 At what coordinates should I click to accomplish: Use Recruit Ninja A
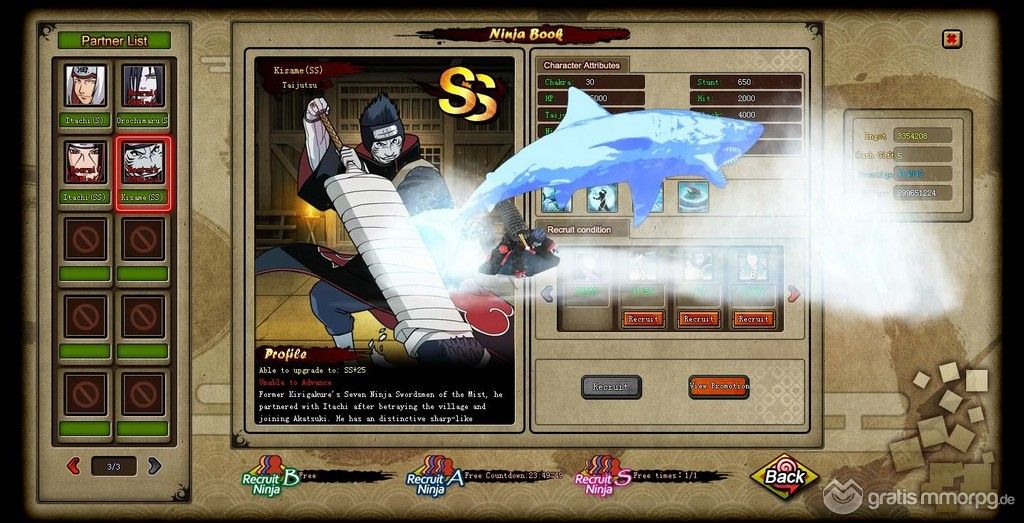coord(431,477)
